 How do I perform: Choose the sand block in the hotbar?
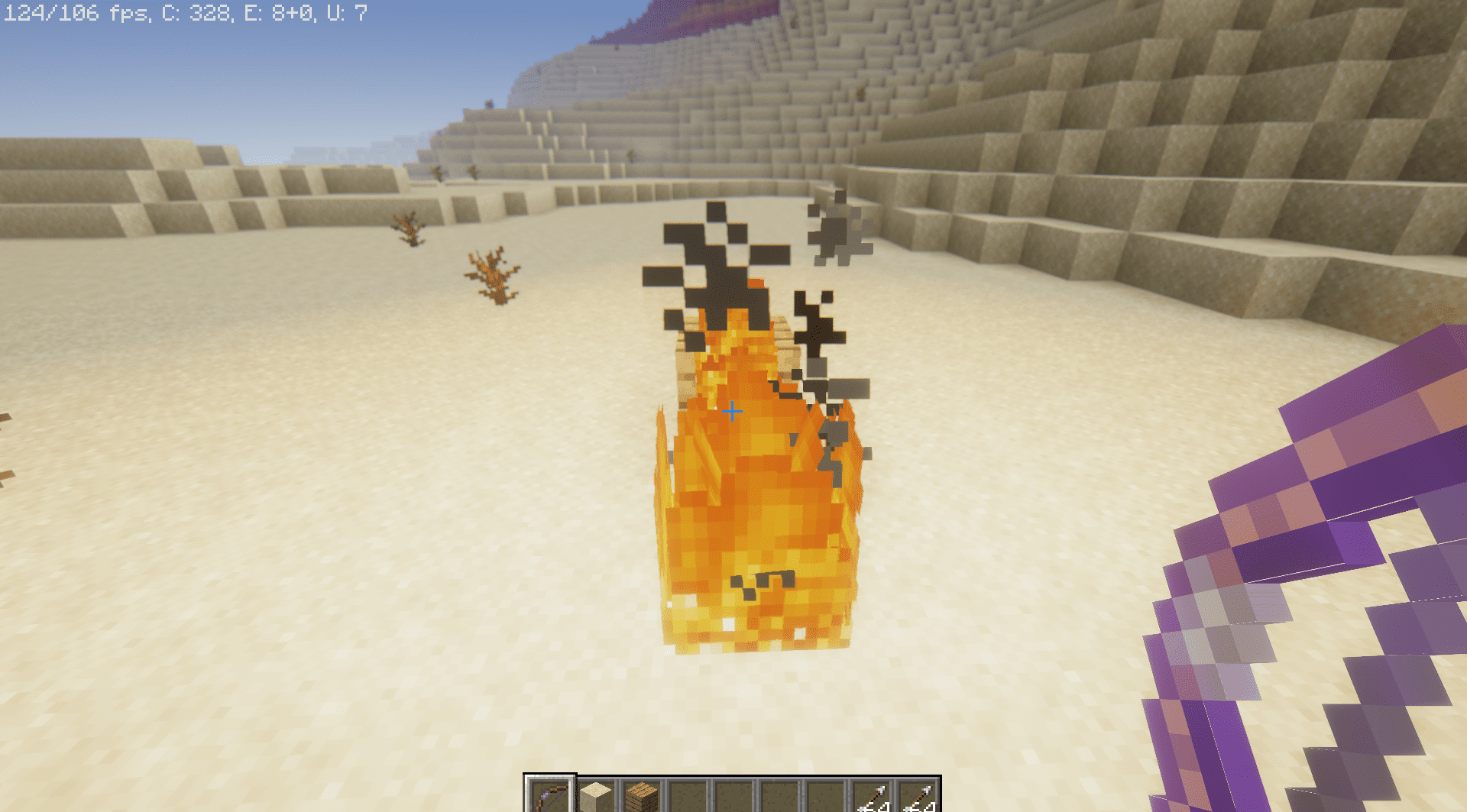click(596, 797)
